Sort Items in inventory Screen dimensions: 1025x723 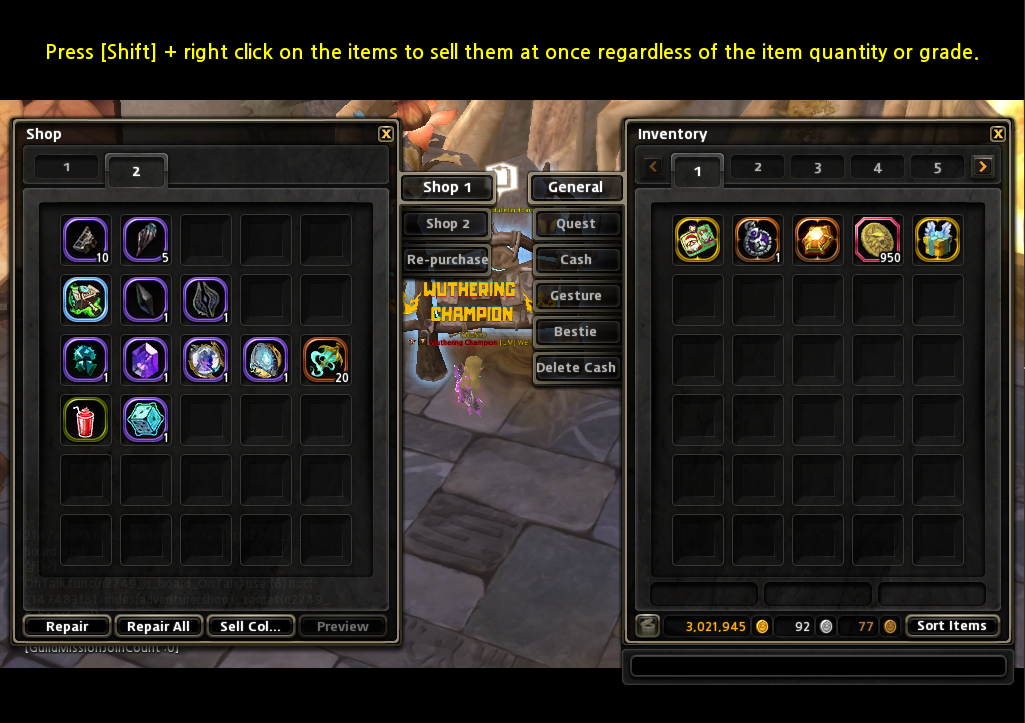(951, 626)
